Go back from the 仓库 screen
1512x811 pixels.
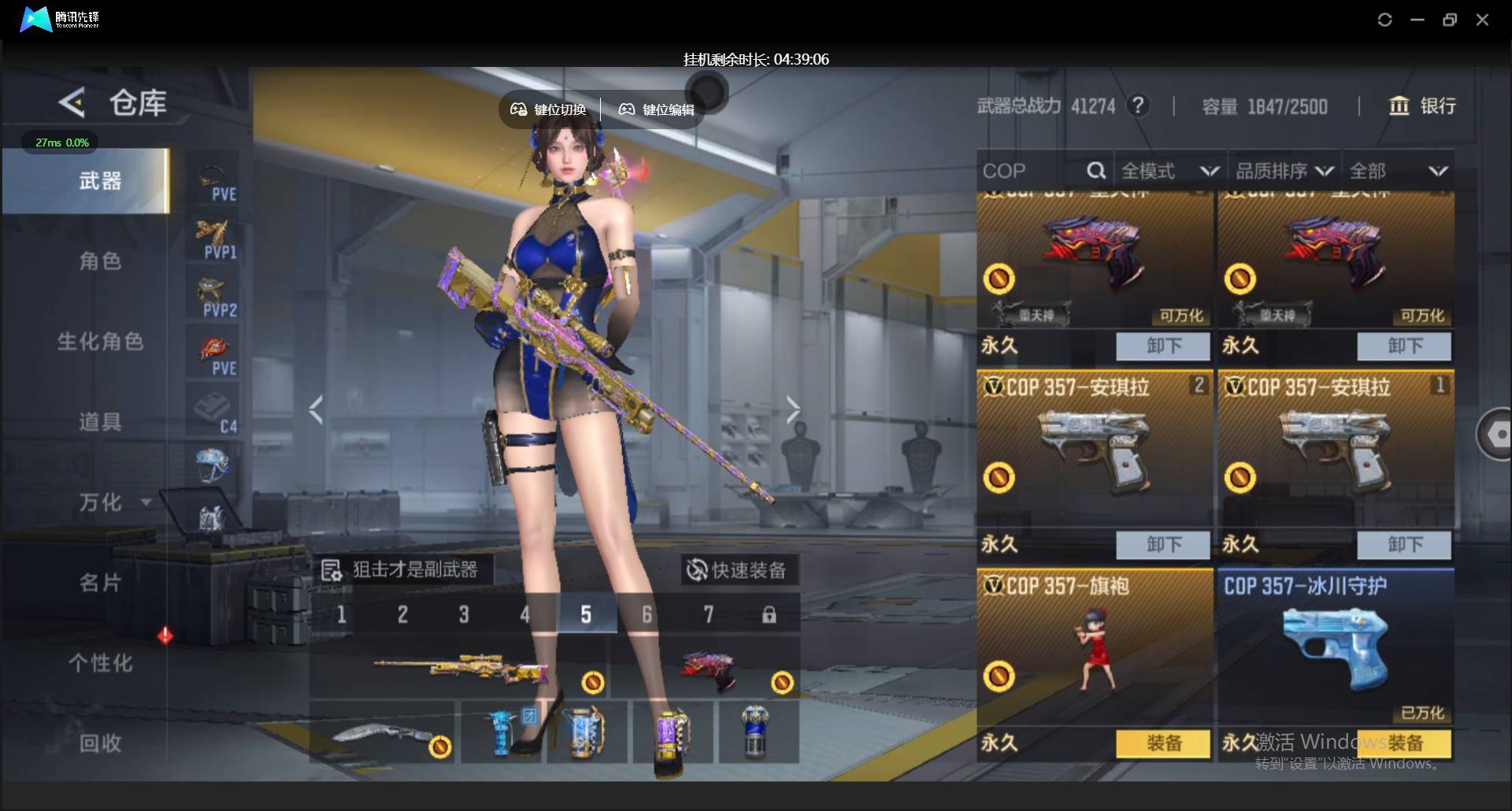pyautogui.click(x=72, y=103)
